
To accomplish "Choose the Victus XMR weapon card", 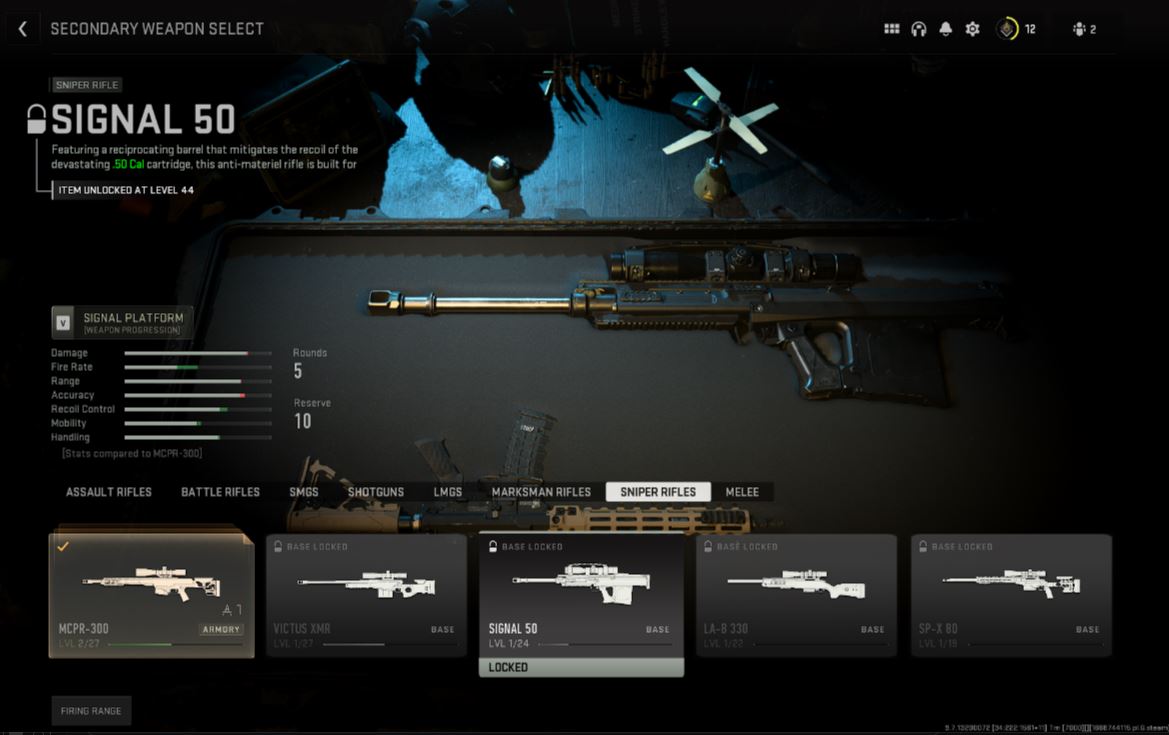I will point(366,595).
